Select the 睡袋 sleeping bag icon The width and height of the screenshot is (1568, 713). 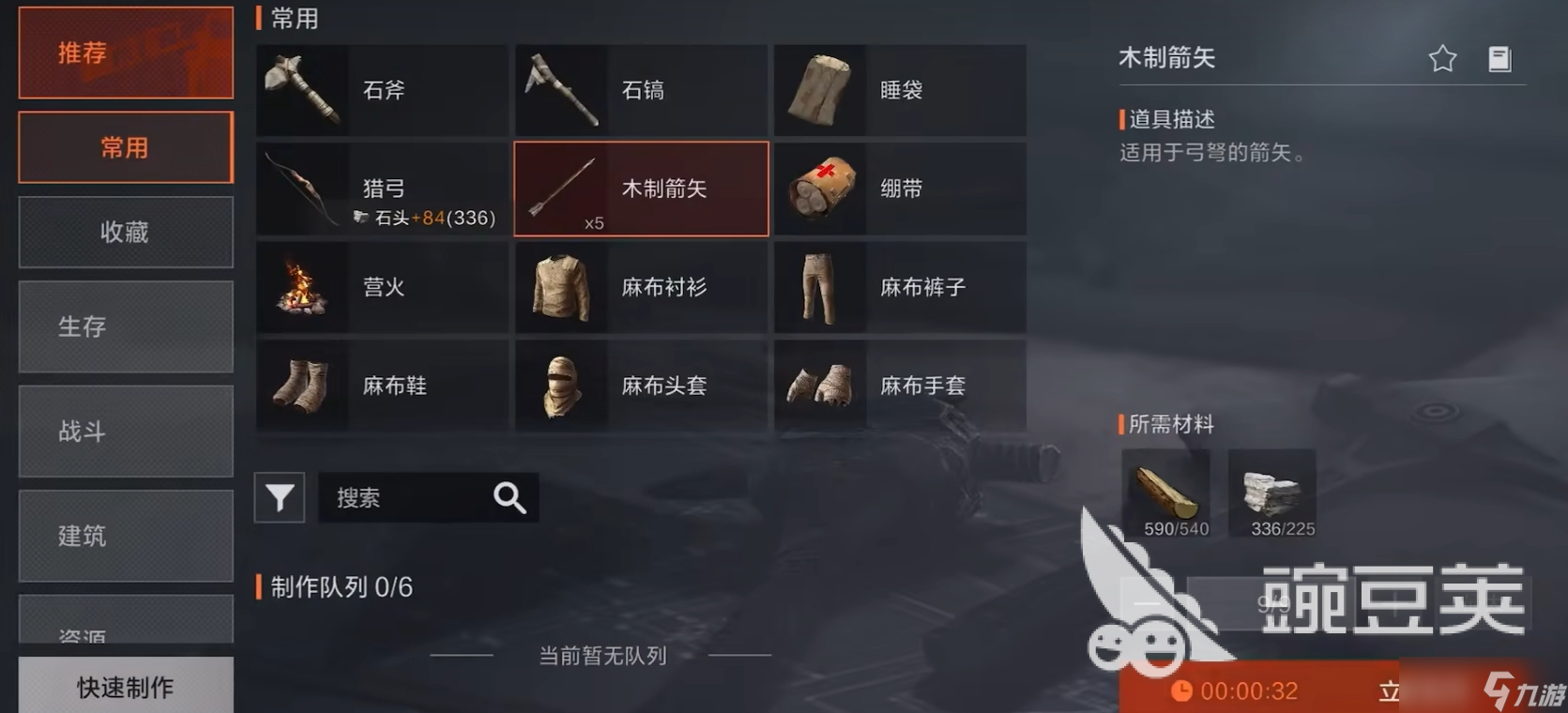(x=819, y=90)
